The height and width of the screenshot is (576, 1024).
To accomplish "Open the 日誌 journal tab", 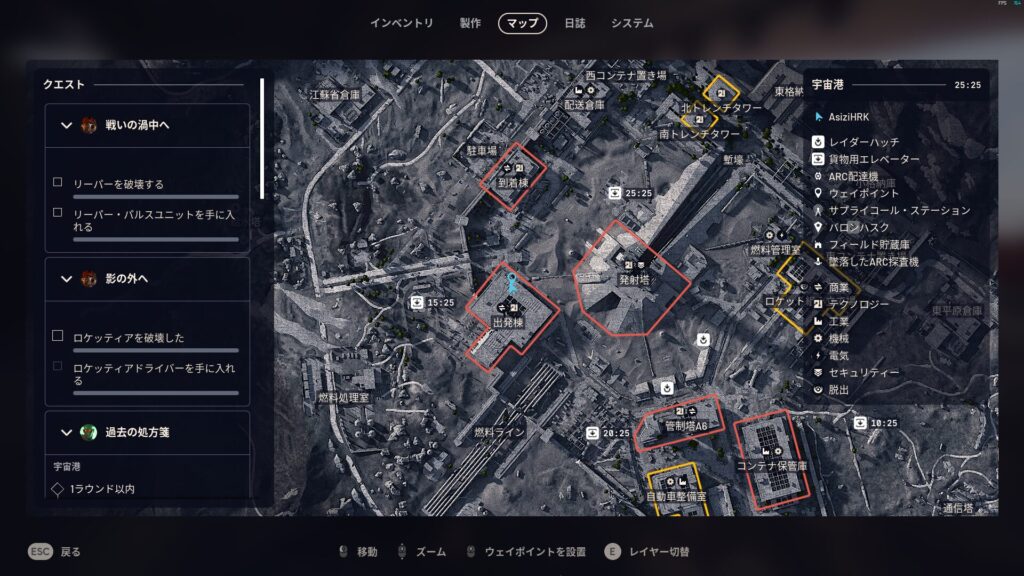I will (575, 23).
